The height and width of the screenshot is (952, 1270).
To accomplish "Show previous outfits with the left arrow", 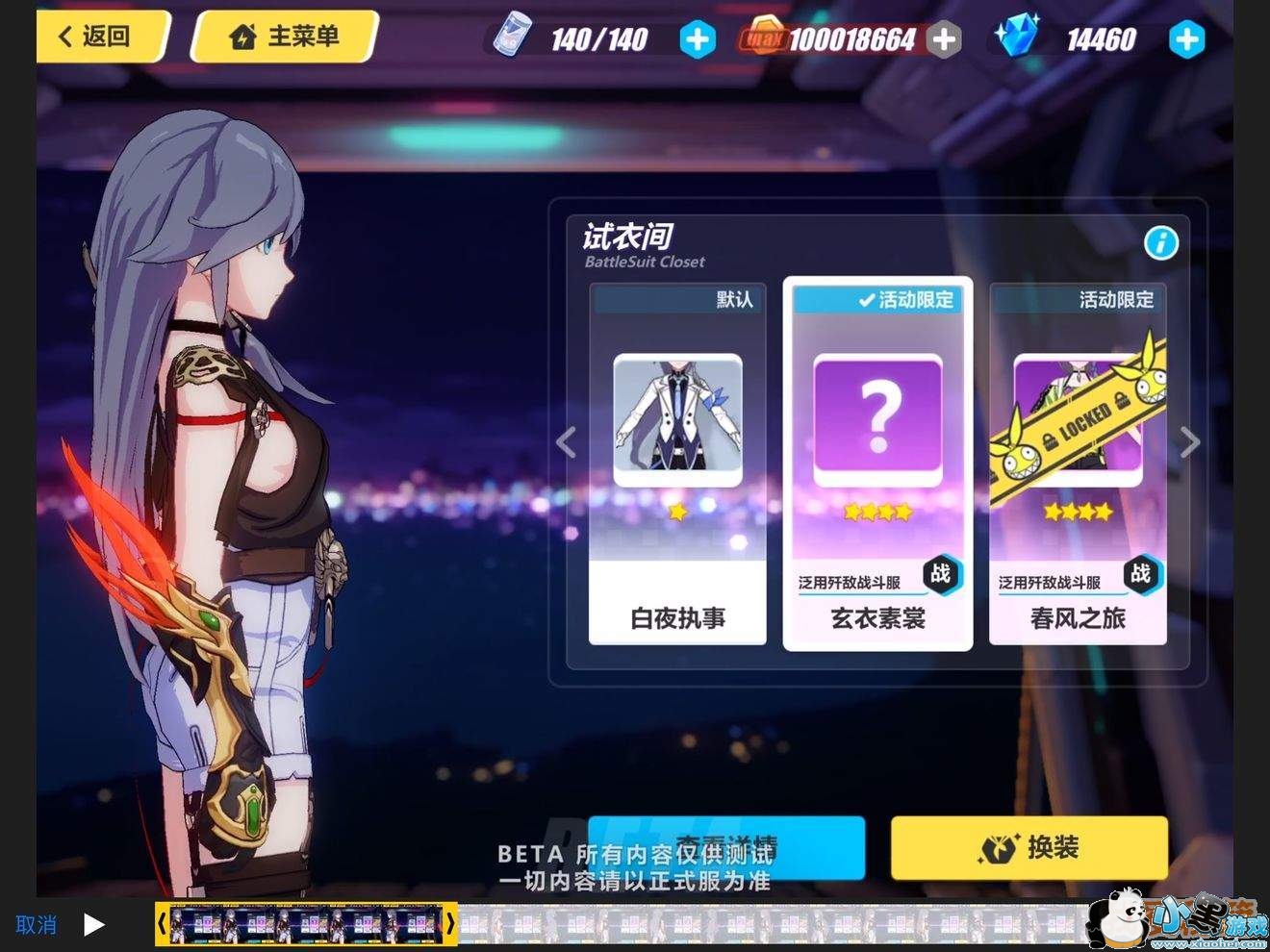I will click(567, 442).
